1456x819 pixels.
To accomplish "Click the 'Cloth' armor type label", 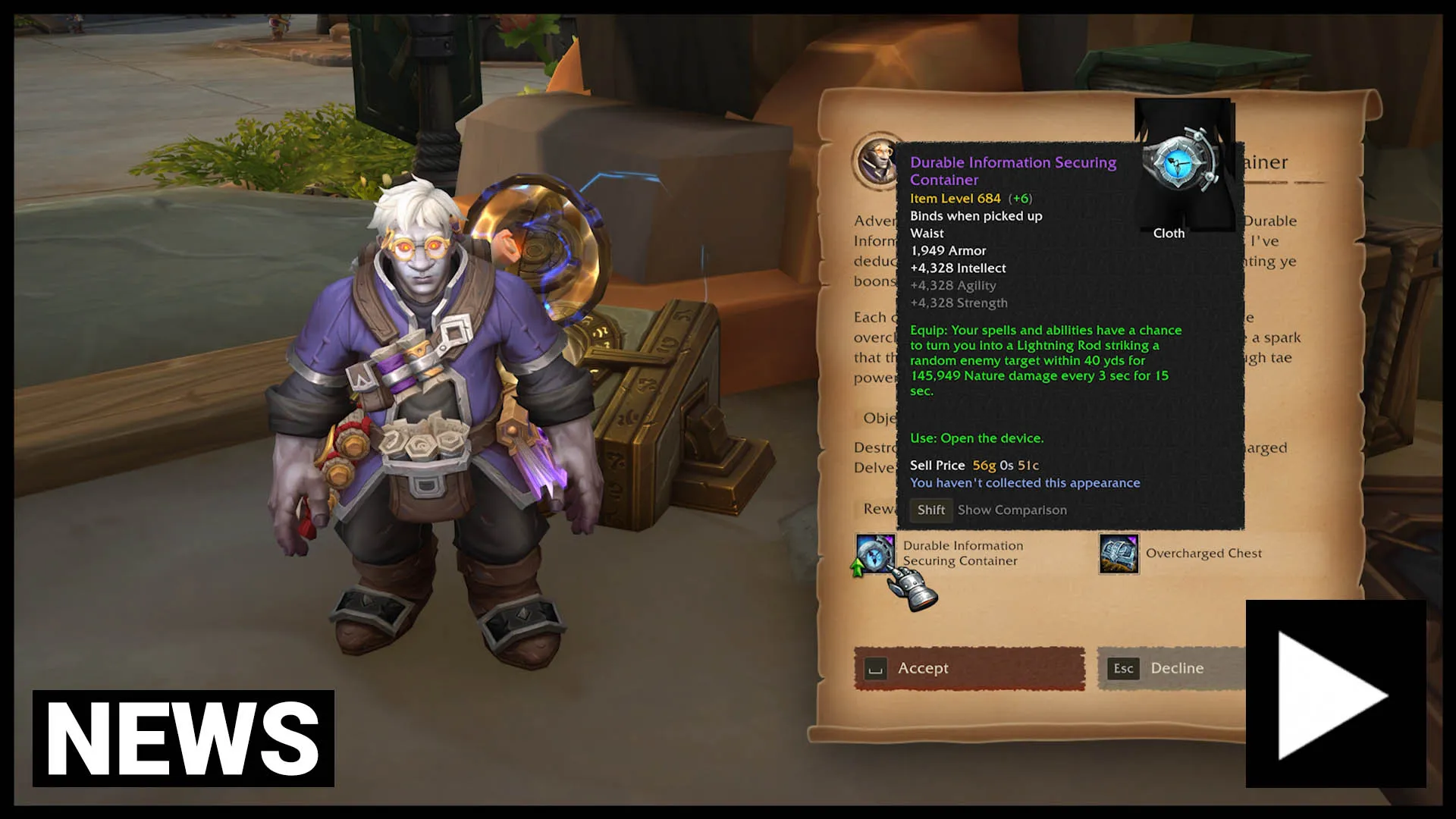I will click(x=1169, y=233).
